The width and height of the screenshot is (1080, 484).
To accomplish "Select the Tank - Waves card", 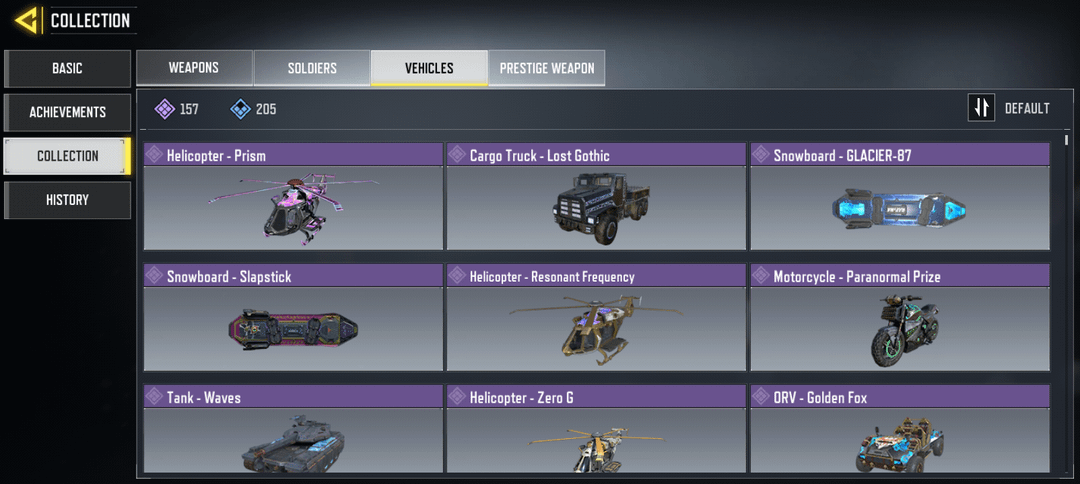I will point(293,430).
